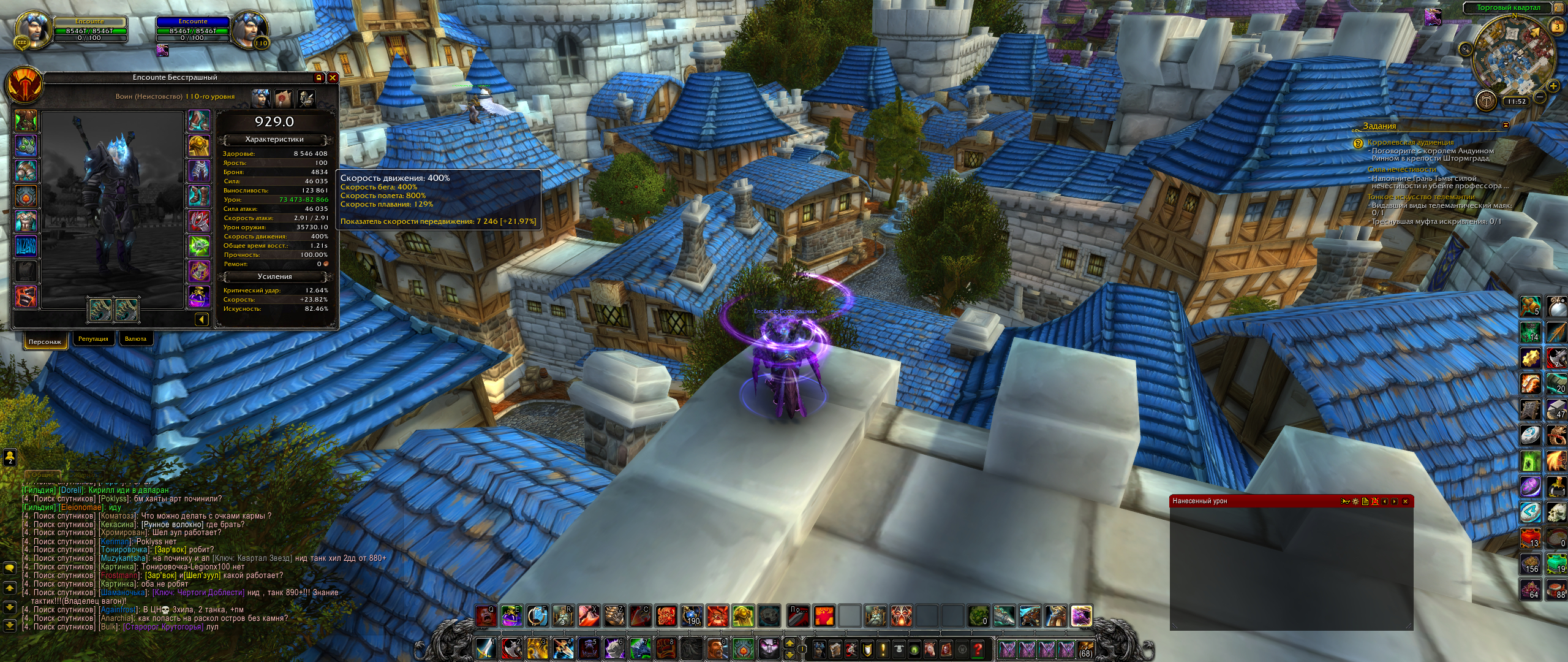Collapse the character stats pane arrow
Screen dimensions: 1568x662
click(x=202, y=319)
